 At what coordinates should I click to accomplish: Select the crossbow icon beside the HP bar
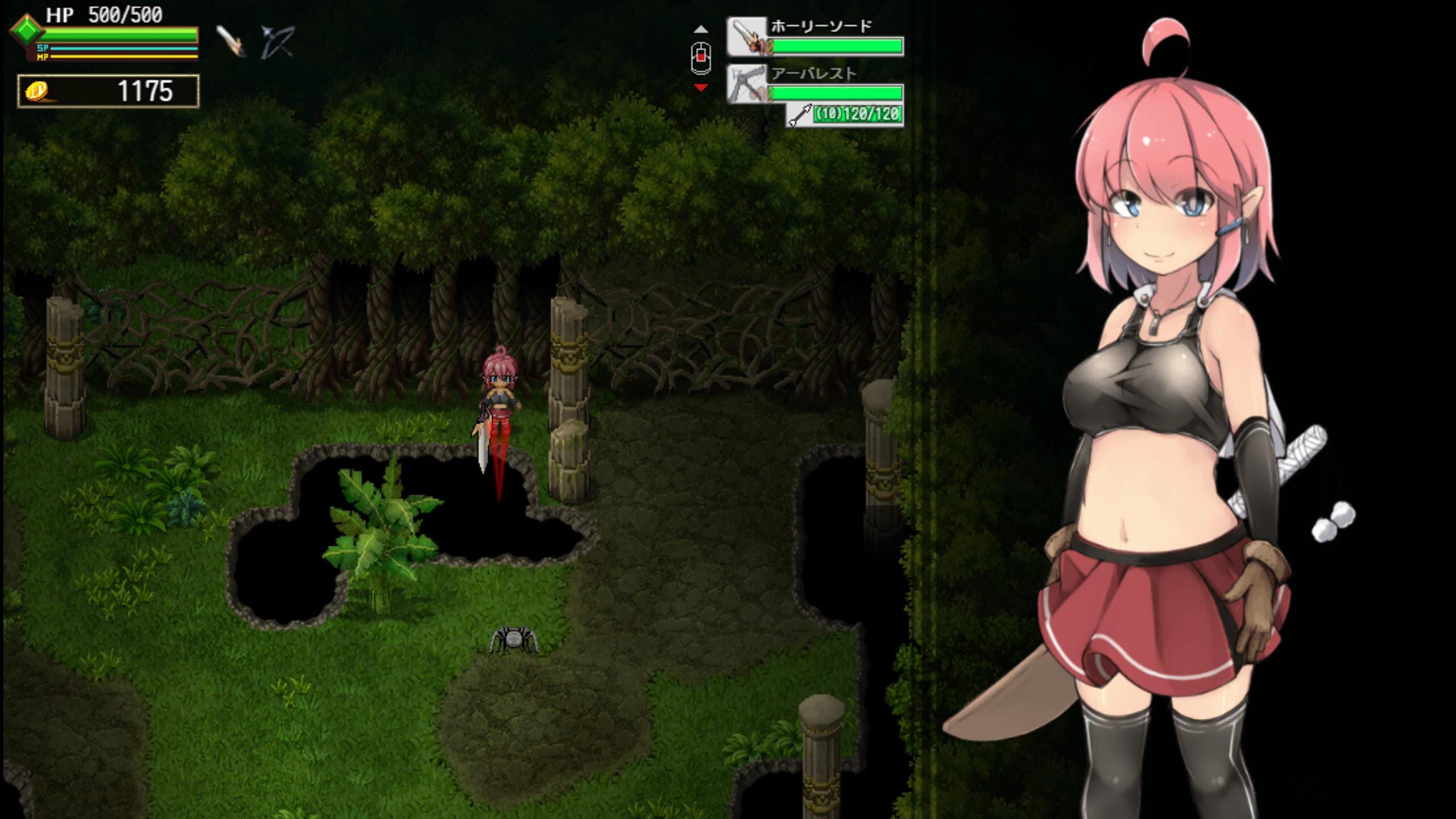pos(277,42)
